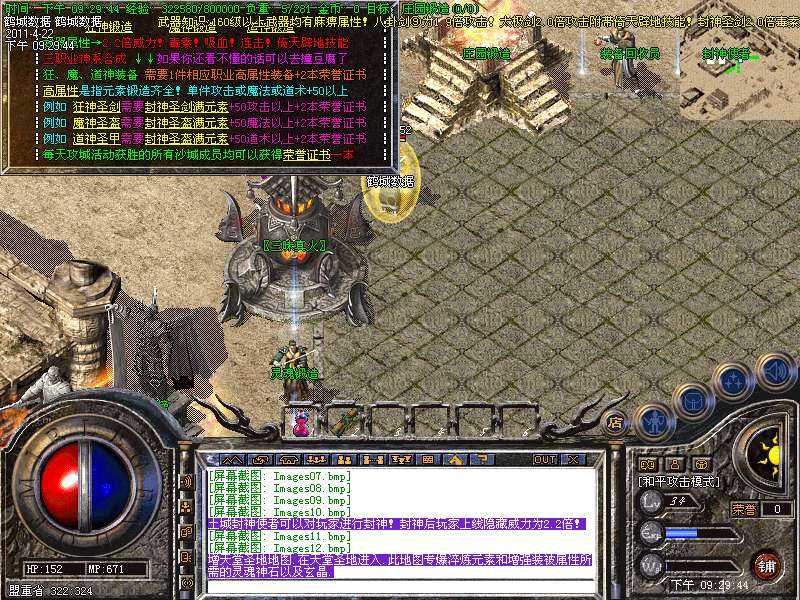
Task: Click the 灵魂锻造 NPC name label
Action: click(294, 373)
